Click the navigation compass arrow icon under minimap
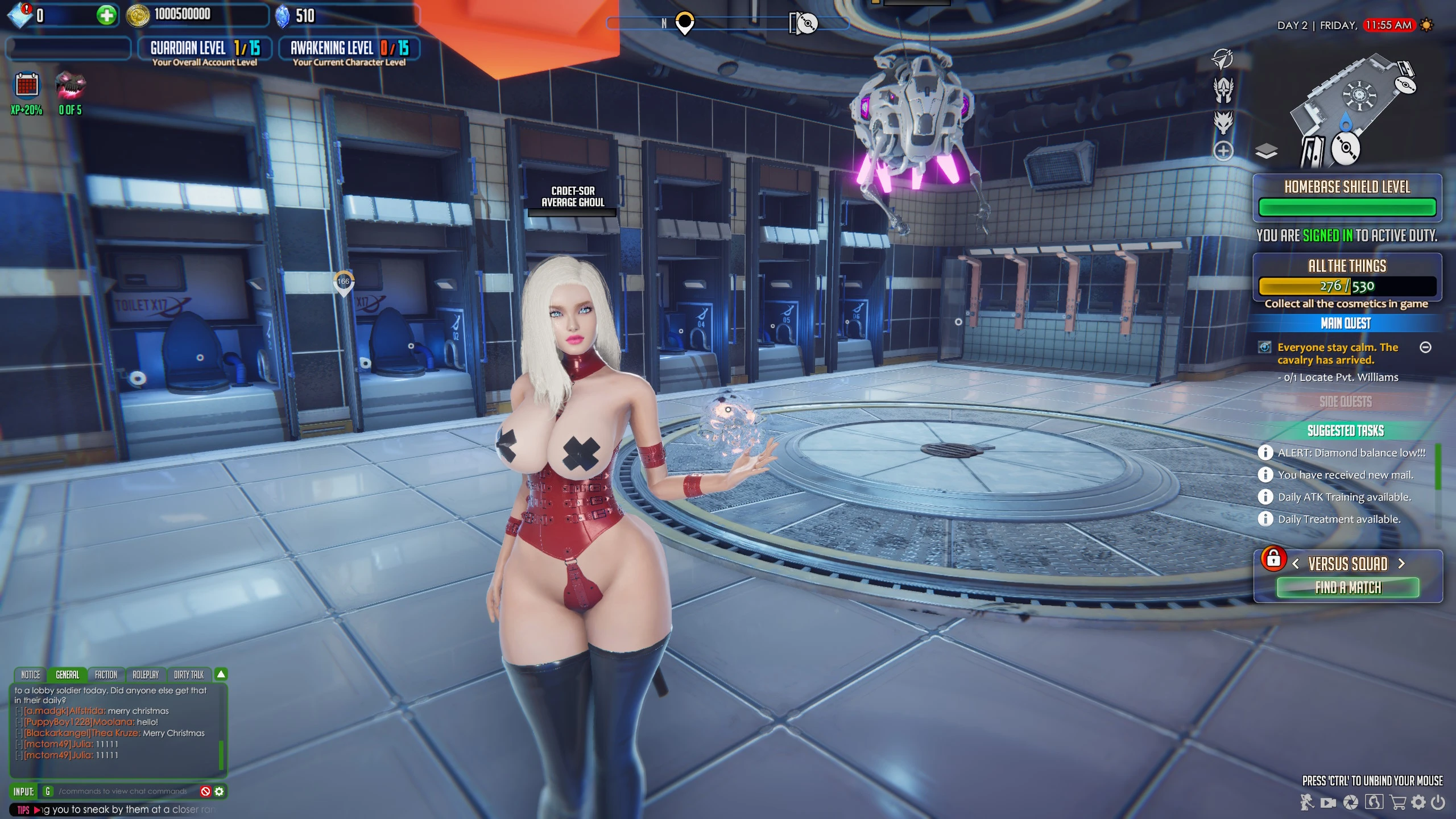The height and width of the screenshot is (819, 1456). click(1221, 60)
